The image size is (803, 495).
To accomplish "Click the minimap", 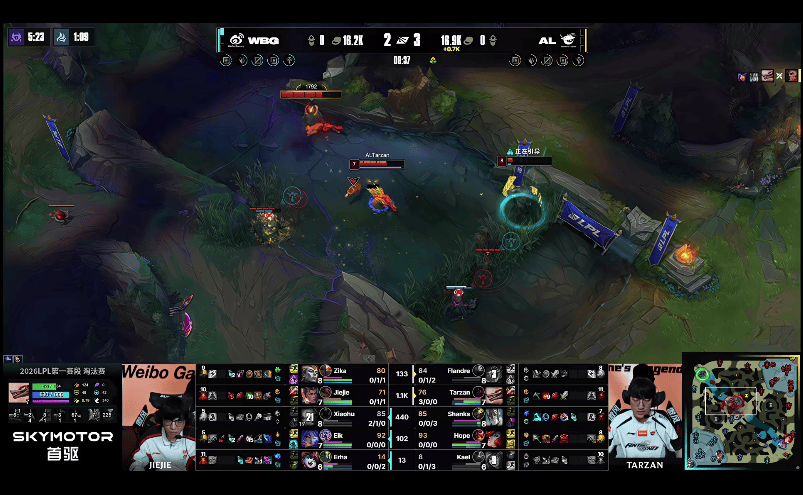I will click(x=742, y=411).
